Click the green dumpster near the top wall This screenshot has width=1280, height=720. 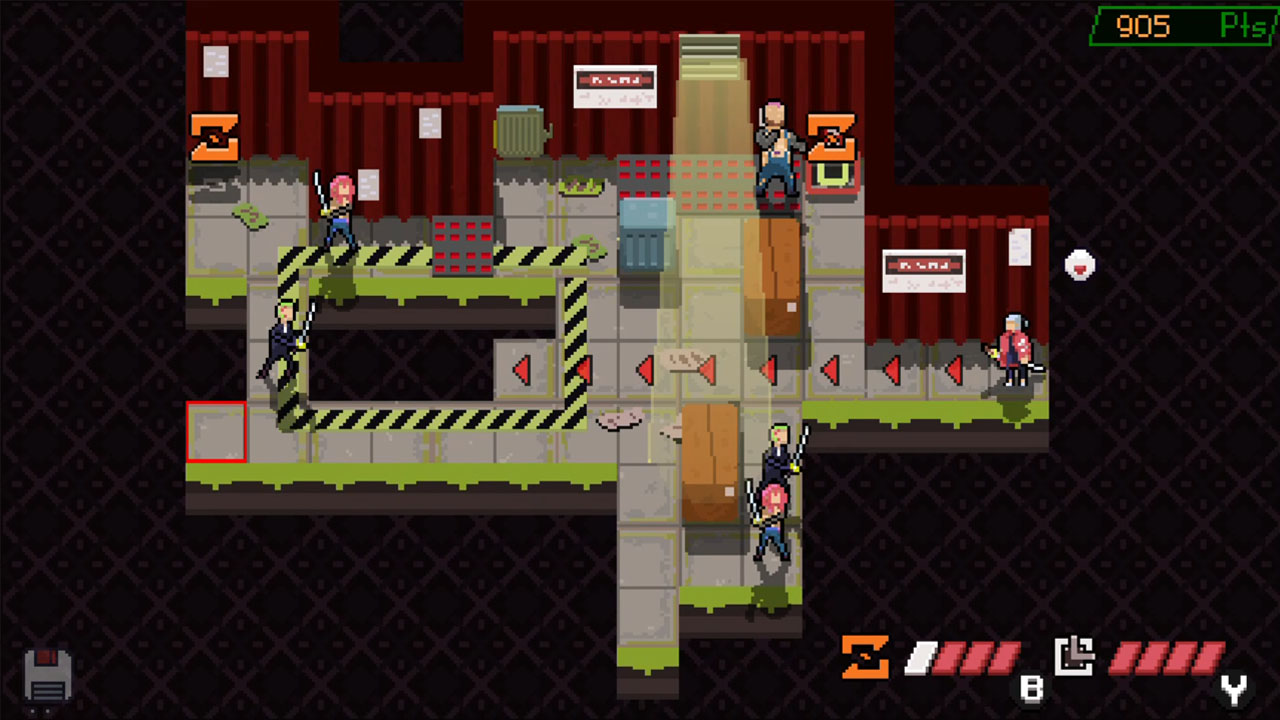click(x=521, y=130)
